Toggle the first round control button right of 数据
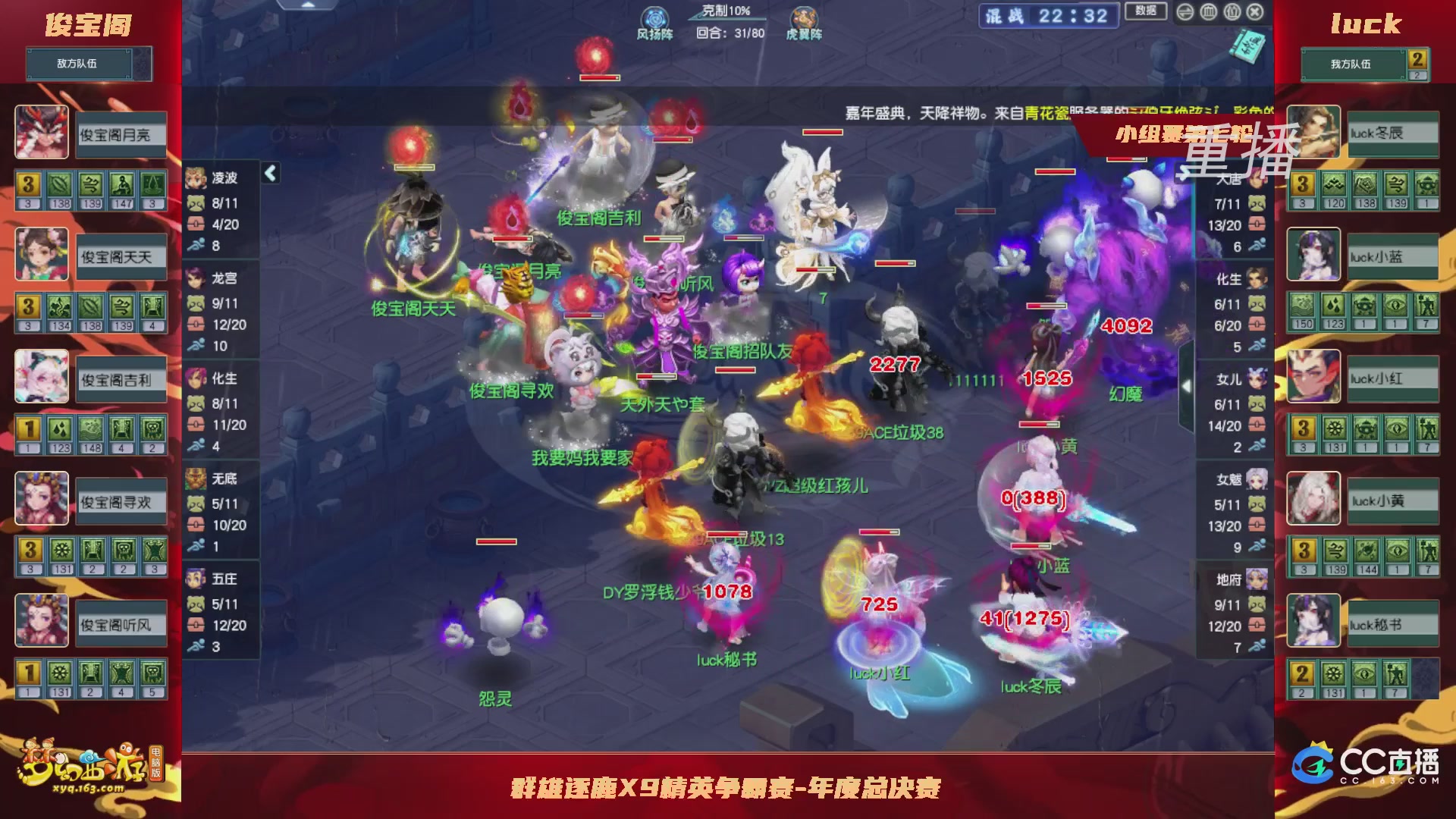The image size is (1456, 819). click(1185, 11)
